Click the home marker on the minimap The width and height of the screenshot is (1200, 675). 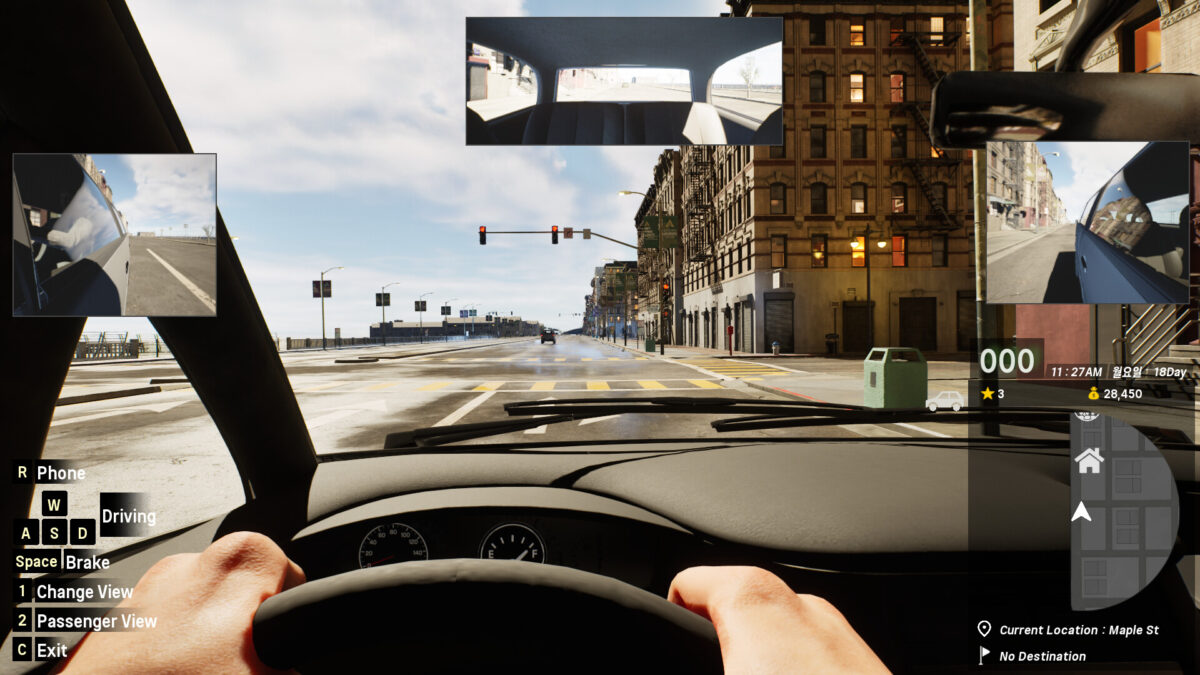pos(1089,460)
